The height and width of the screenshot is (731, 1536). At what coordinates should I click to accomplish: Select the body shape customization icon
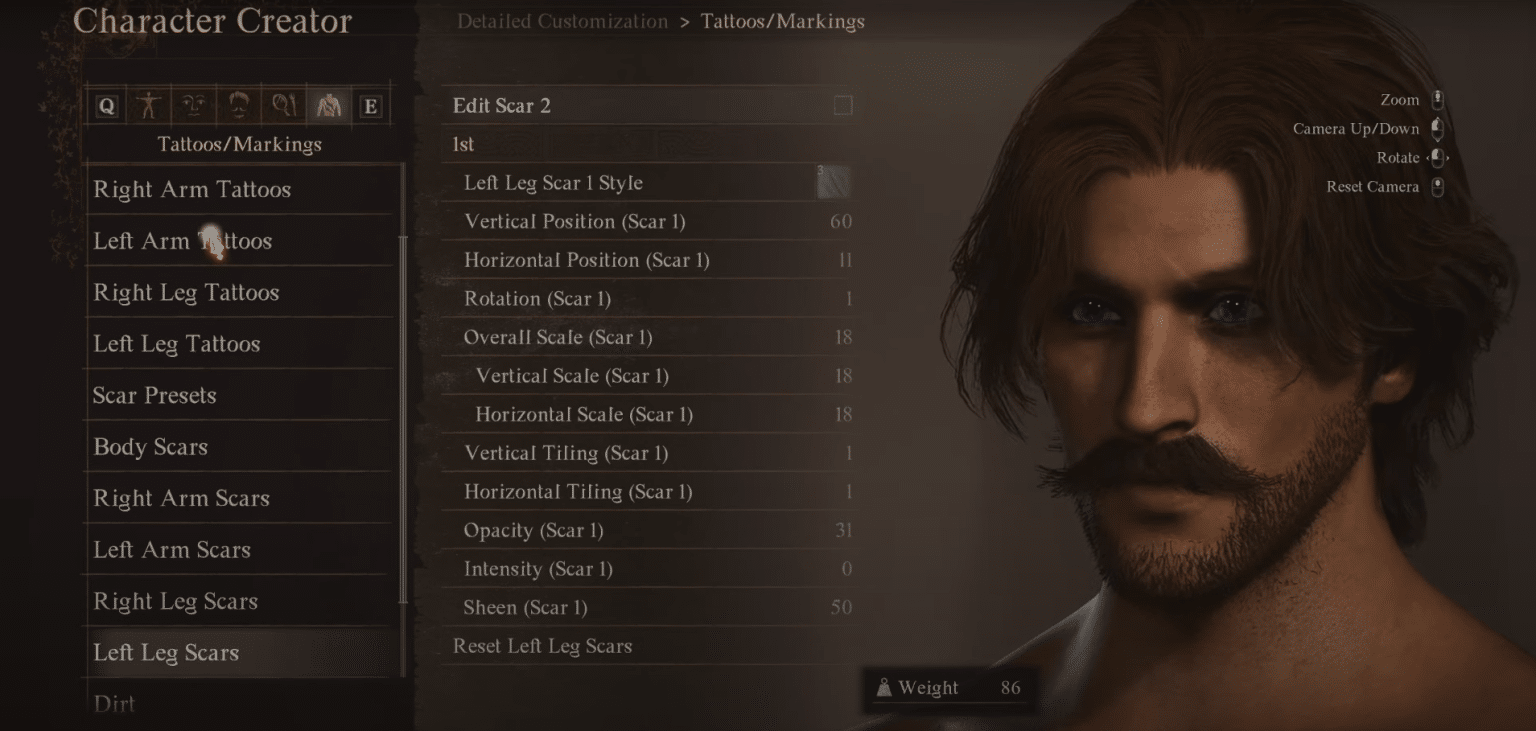pyautogui.click(x=148, y=105)
